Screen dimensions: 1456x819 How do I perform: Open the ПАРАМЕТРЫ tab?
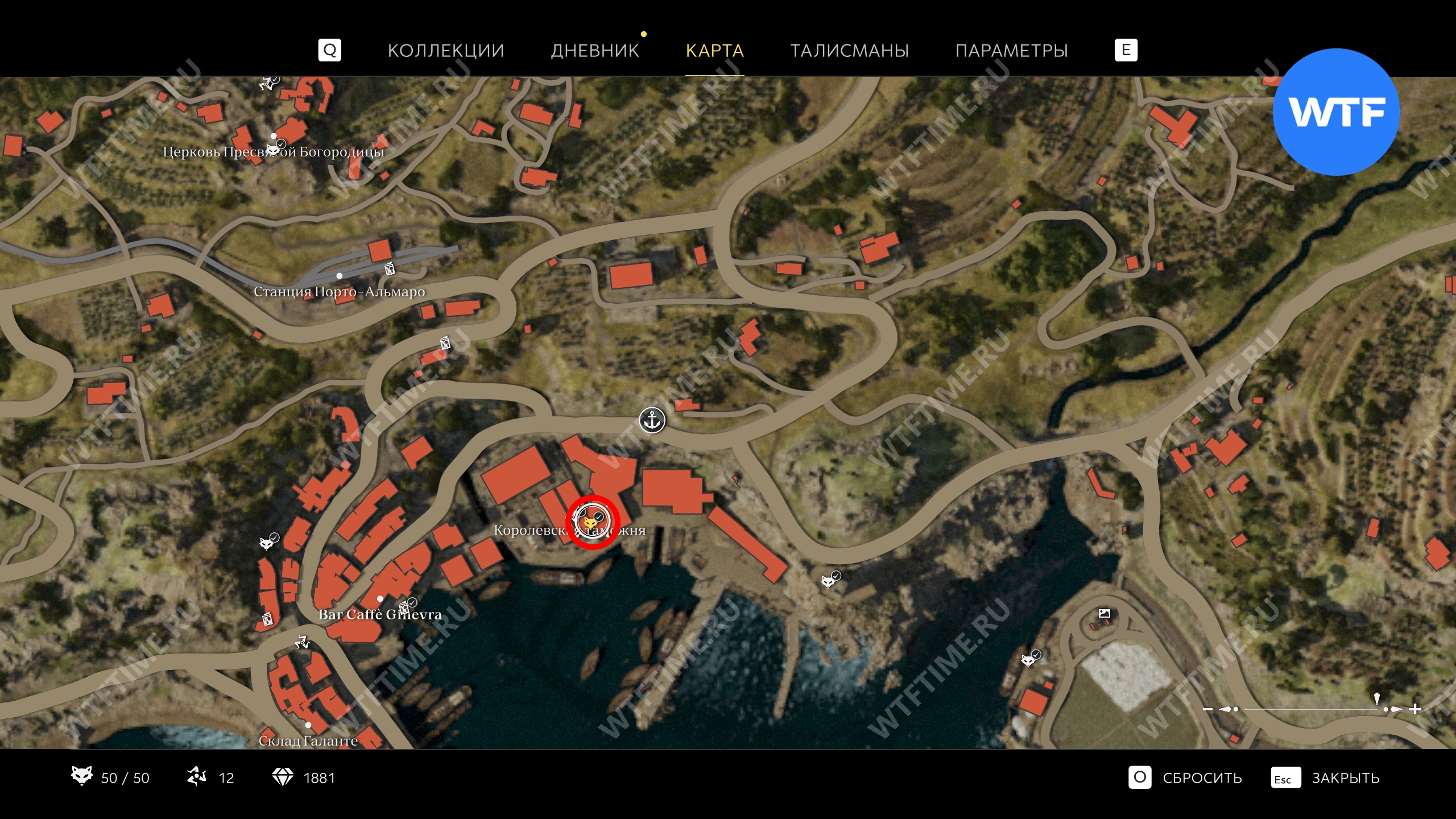[x=1011, y=51]
